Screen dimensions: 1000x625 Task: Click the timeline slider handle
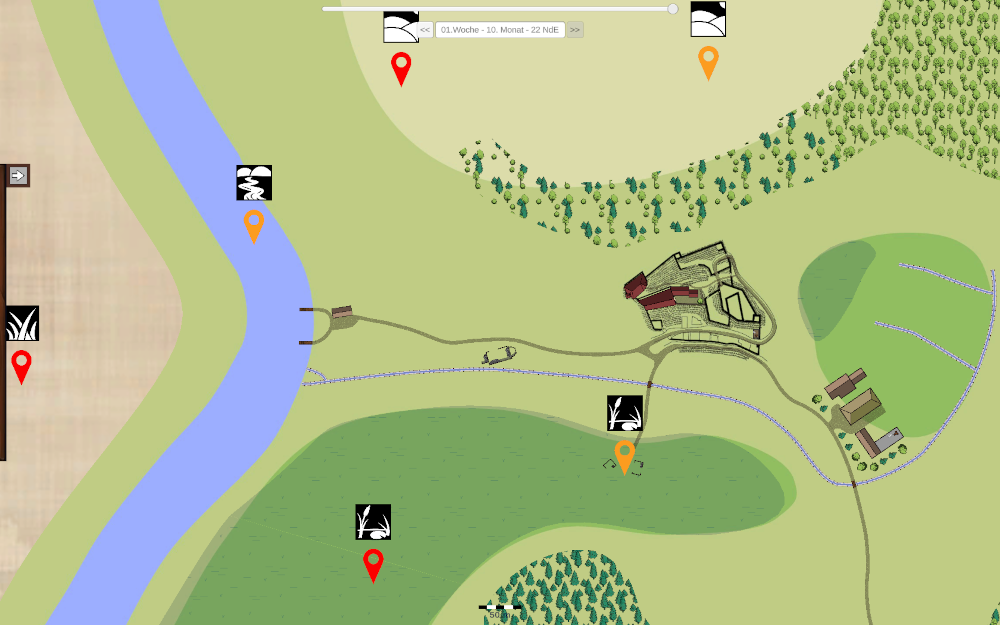click(673, 9)
